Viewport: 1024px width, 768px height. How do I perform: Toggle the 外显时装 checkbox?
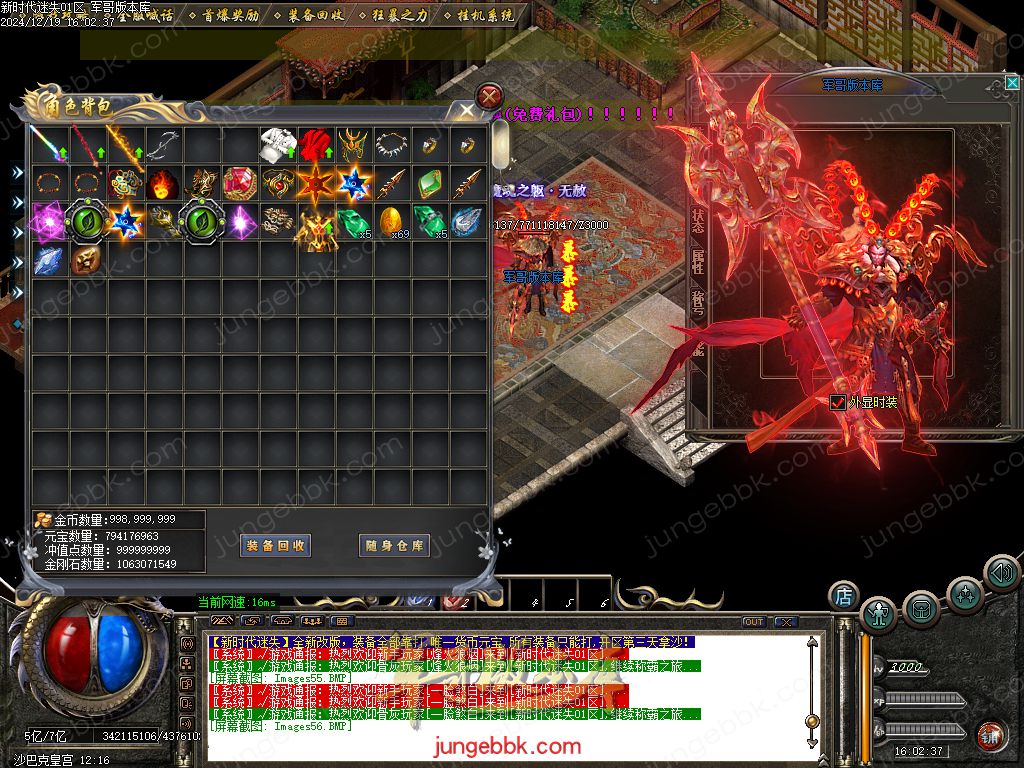coord(838,402)
